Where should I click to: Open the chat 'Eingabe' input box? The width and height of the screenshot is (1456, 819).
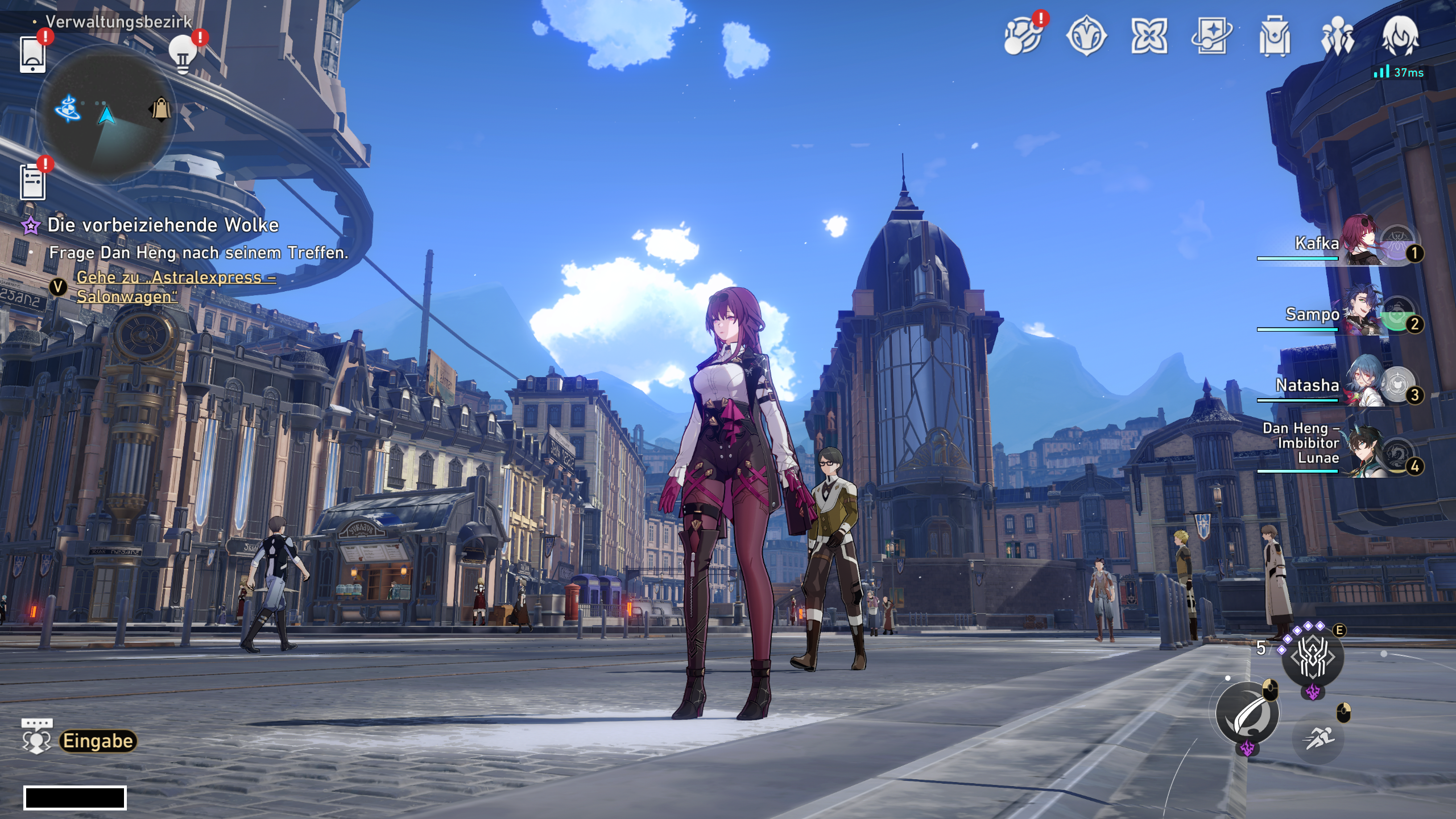tap(98, 741)
